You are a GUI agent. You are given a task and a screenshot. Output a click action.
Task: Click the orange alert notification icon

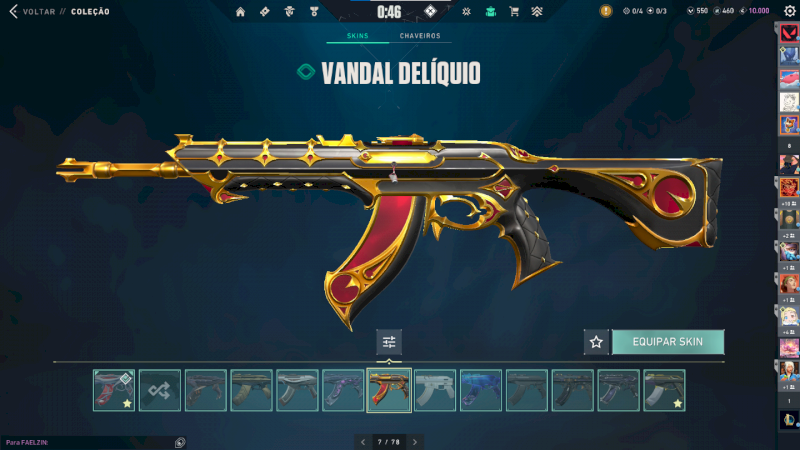point(606,11)
